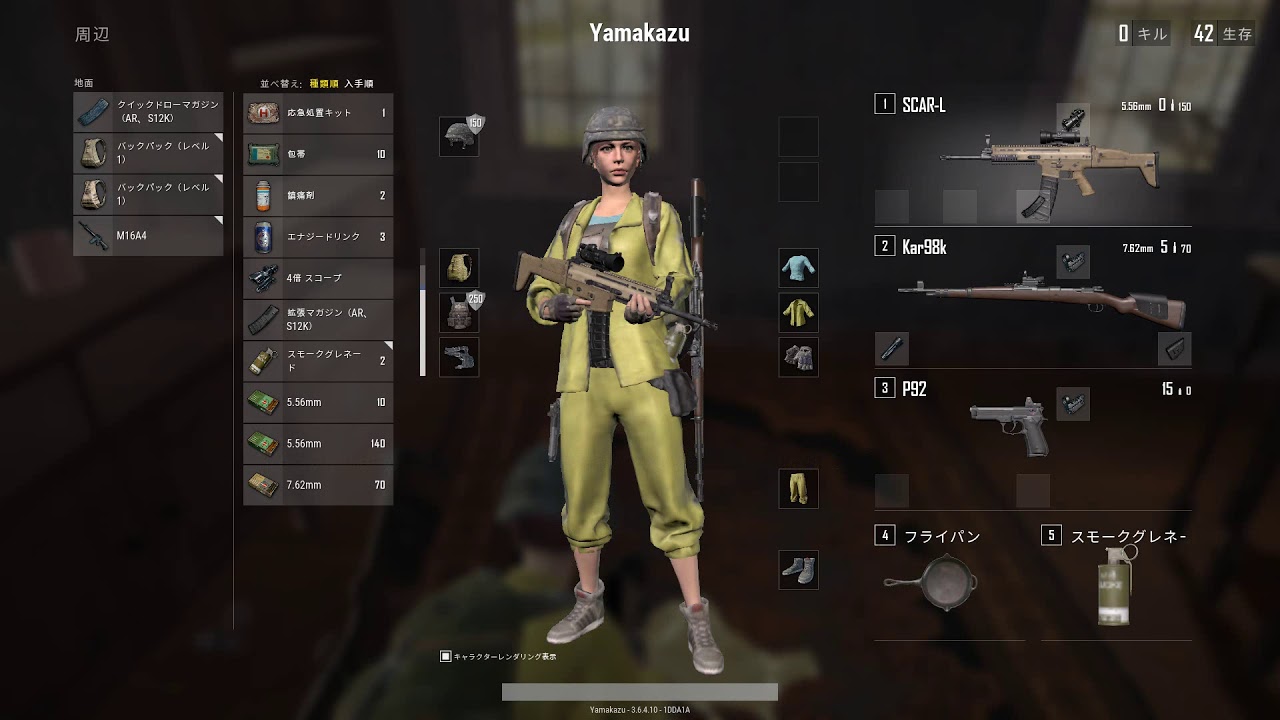
Task: Select the エナジードリンク item
Action: (x=318, y=237)
